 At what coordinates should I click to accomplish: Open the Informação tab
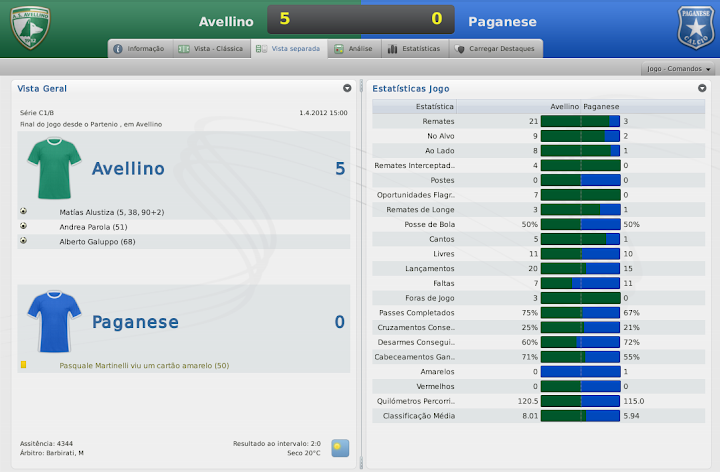tap(139, 48)
